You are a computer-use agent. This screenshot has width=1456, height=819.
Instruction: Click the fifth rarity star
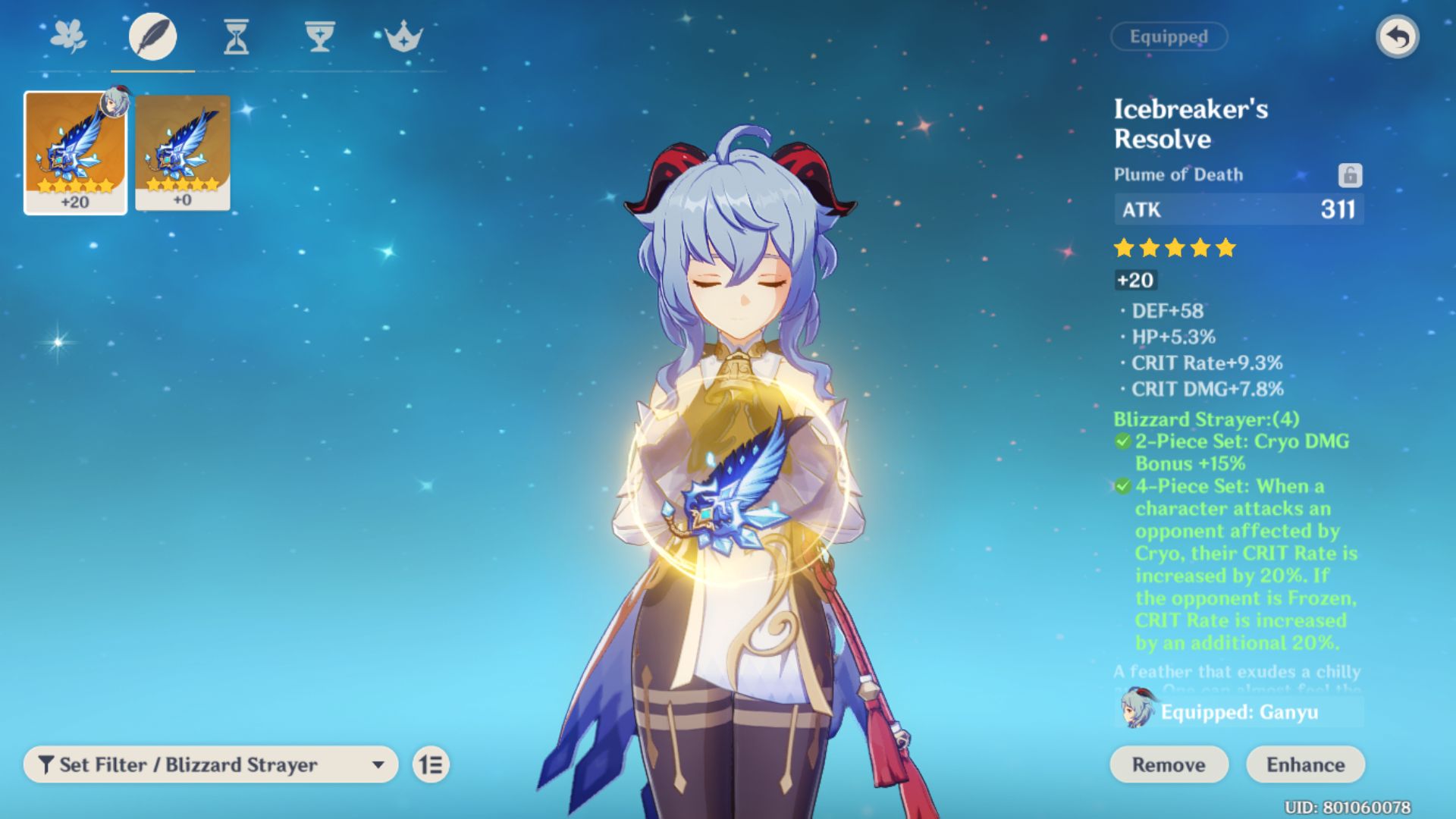coord(1226,246)
